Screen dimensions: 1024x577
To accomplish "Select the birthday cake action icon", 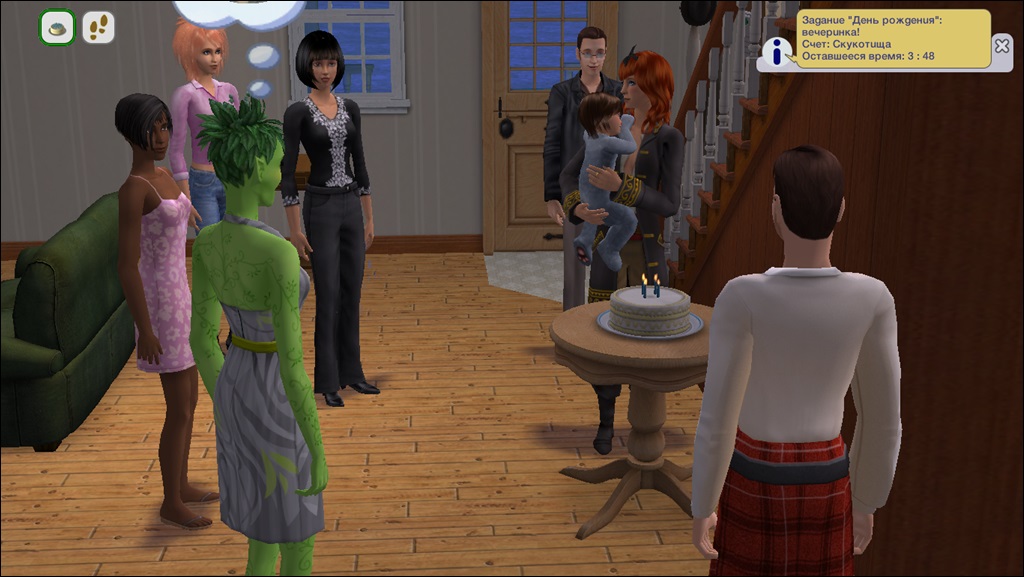I will (57, 28).
